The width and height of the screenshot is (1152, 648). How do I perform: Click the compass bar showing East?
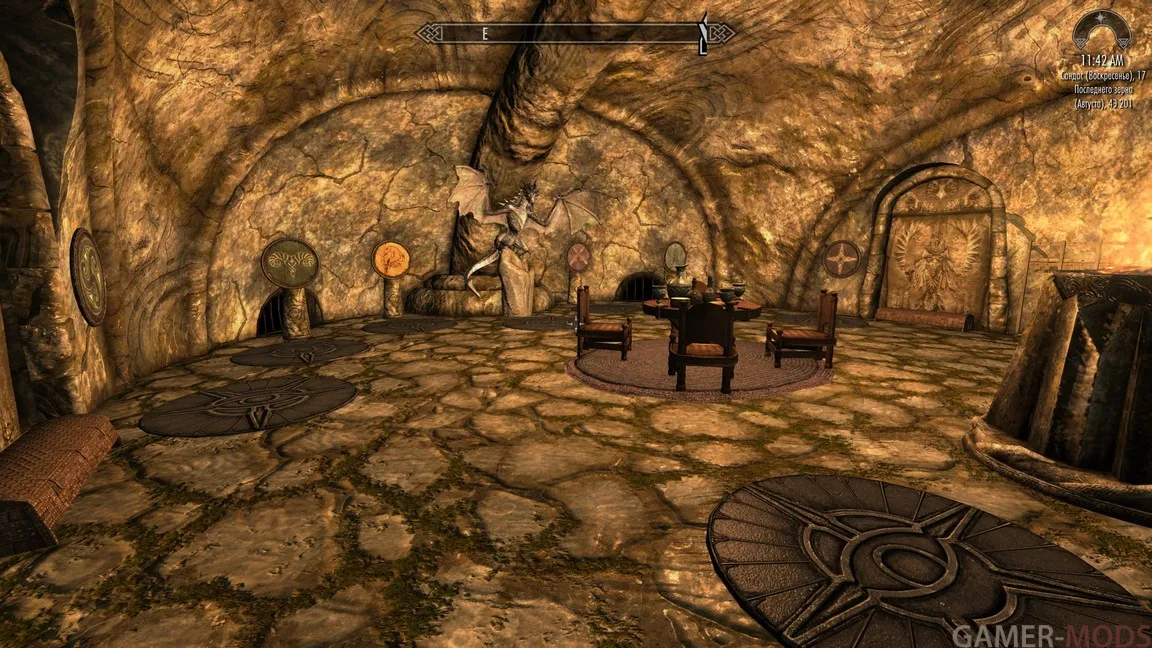click(574, 34)
